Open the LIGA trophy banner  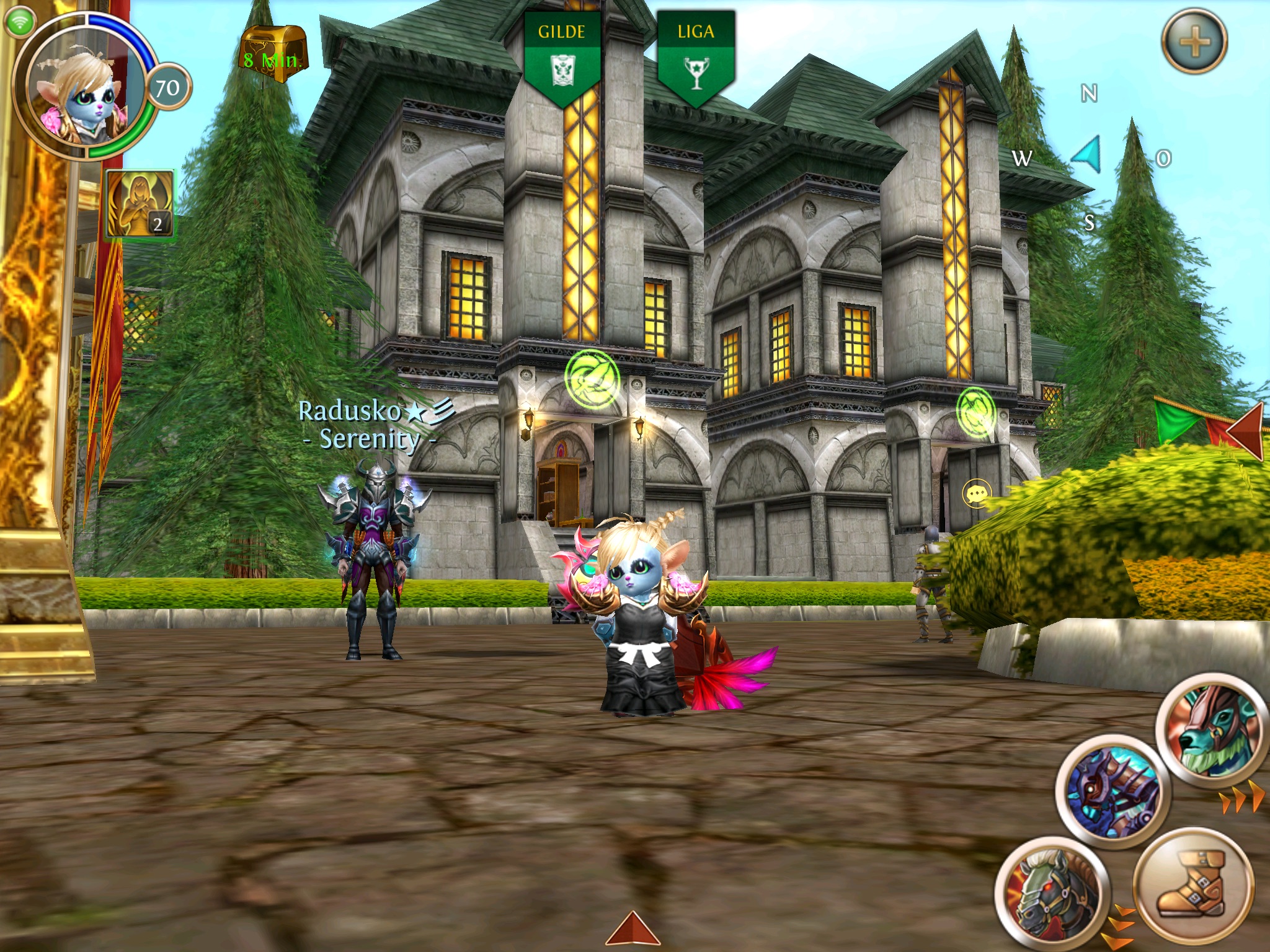[696, 57]
